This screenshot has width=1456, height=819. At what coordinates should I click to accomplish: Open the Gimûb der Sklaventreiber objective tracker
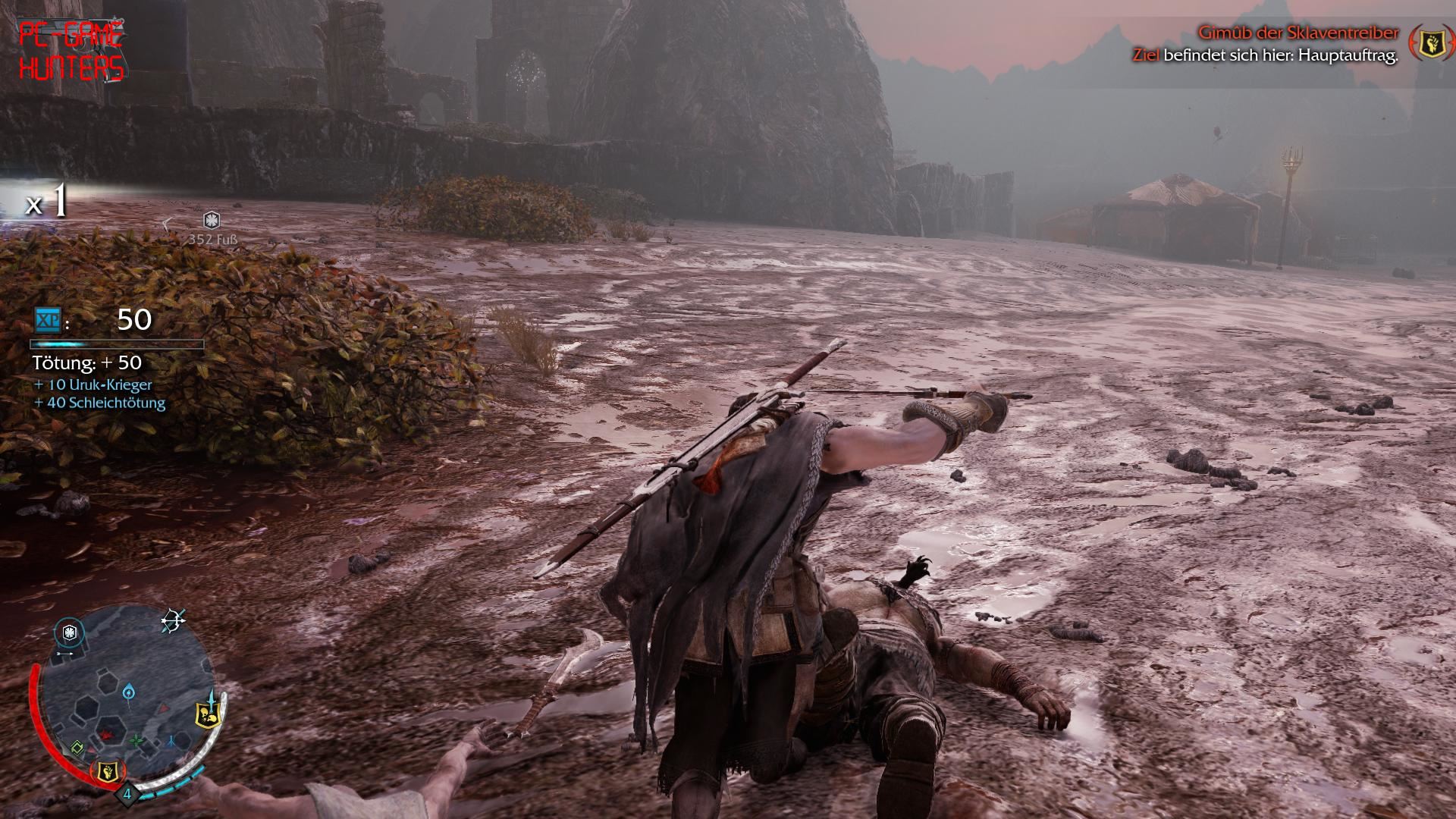click(x=1298, y=33)
